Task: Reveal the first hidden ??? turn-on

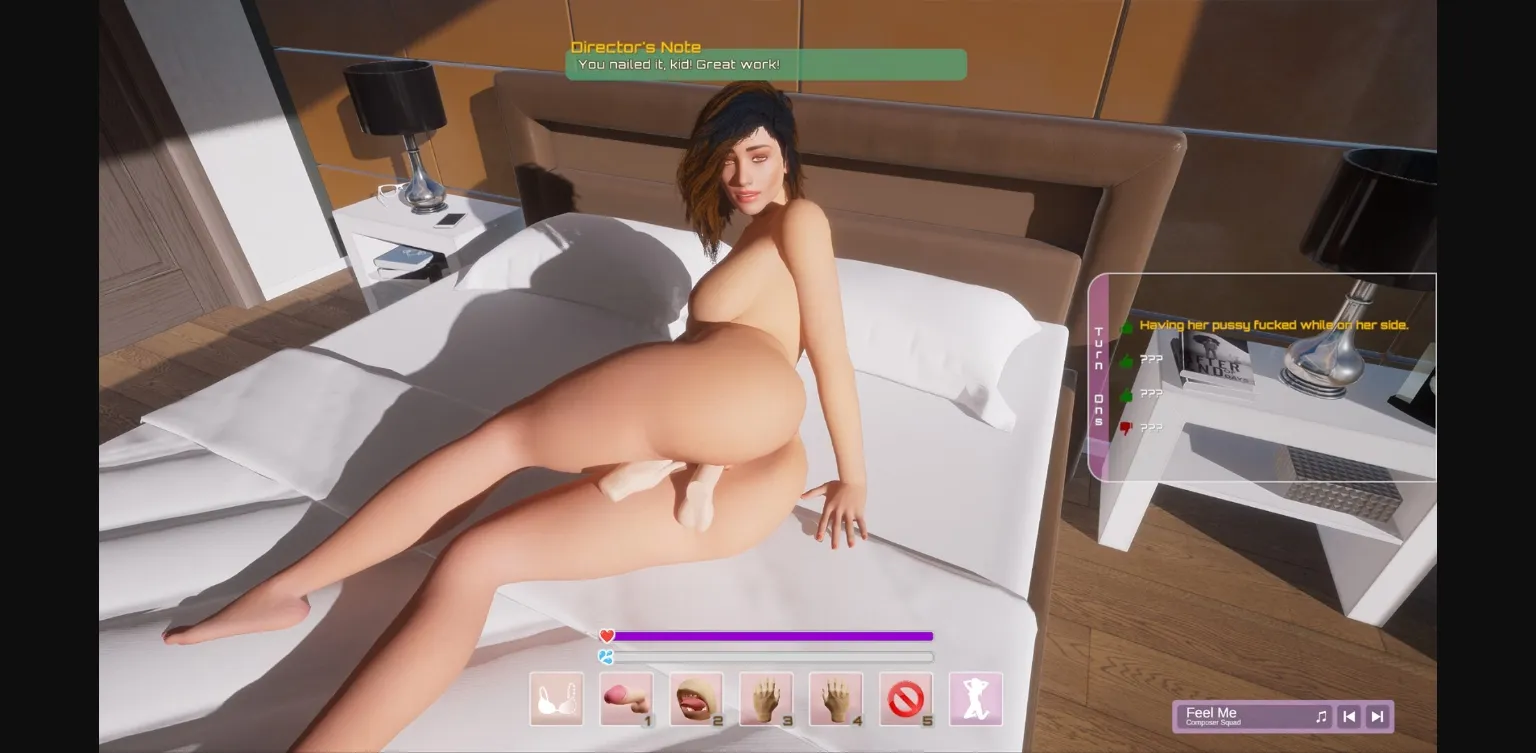Action: 1151,359
